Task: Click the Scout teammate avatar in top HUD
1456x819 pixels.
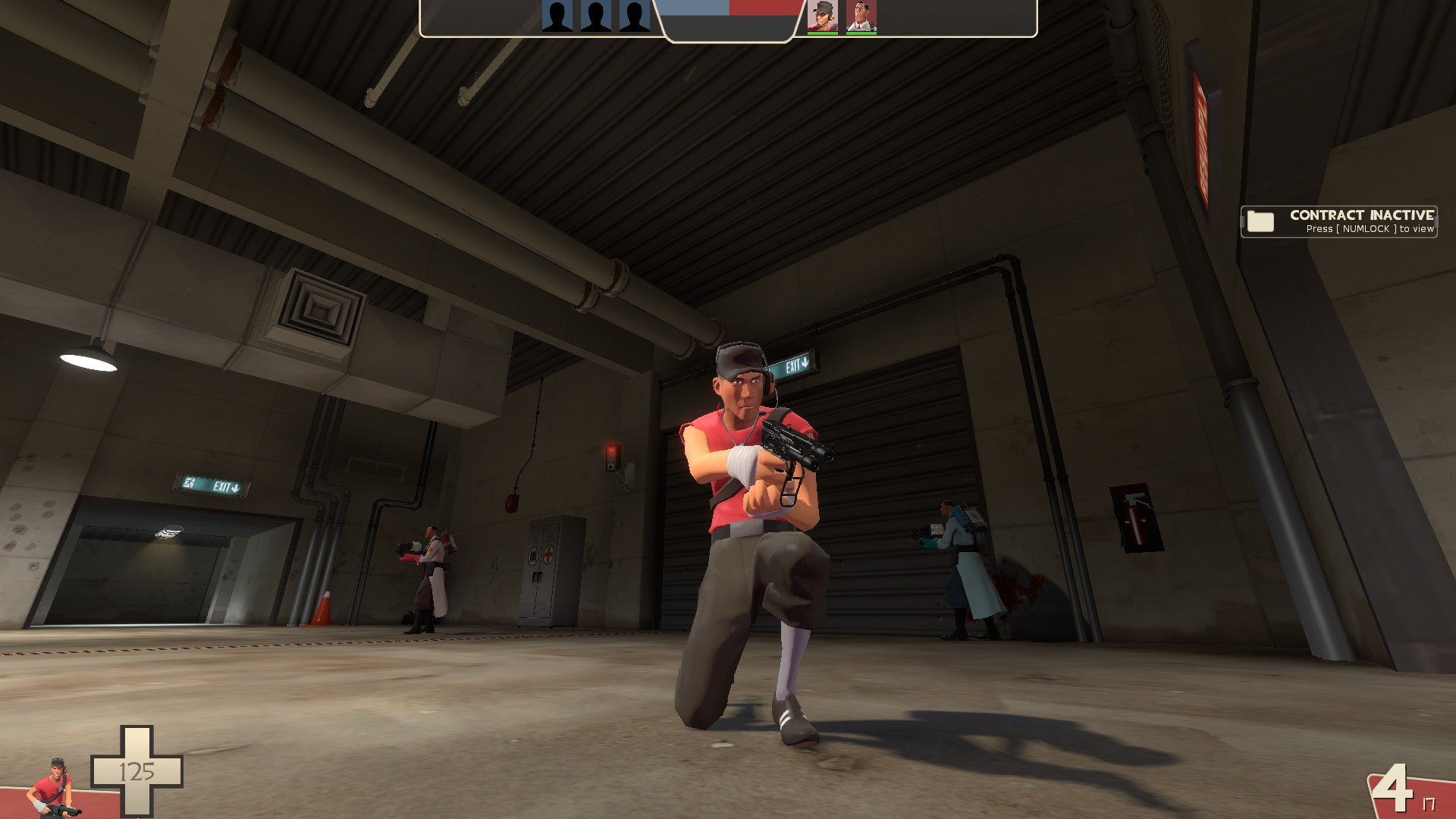Action: (x=821, y=15)
